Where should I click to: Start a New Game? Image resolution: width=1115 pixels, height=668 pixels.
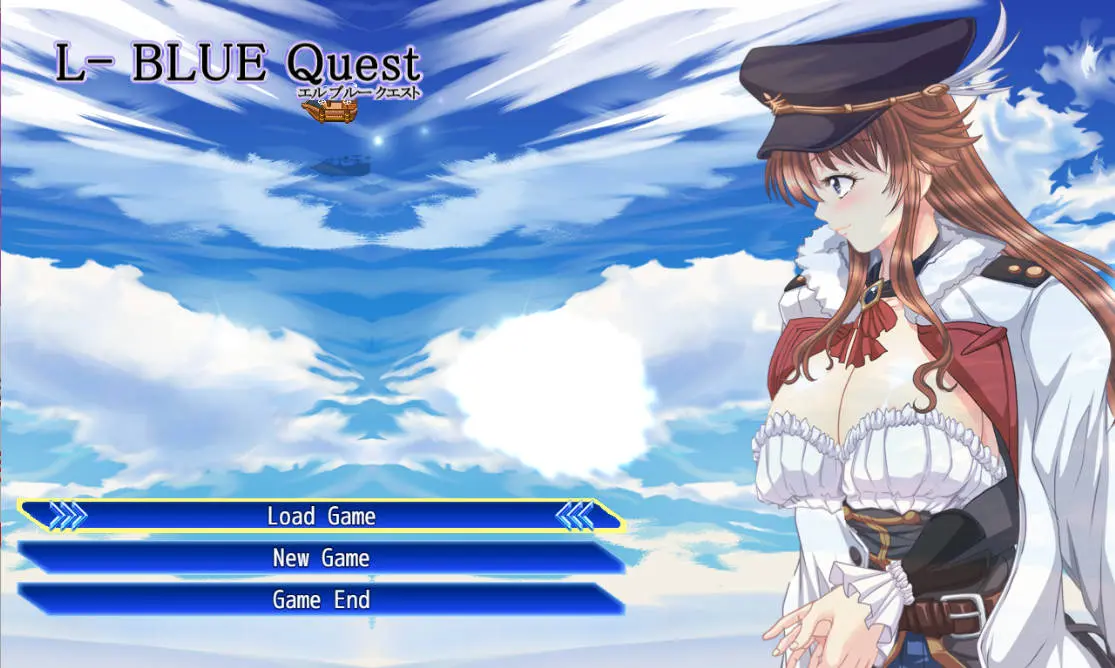click(x=321, y=558)
